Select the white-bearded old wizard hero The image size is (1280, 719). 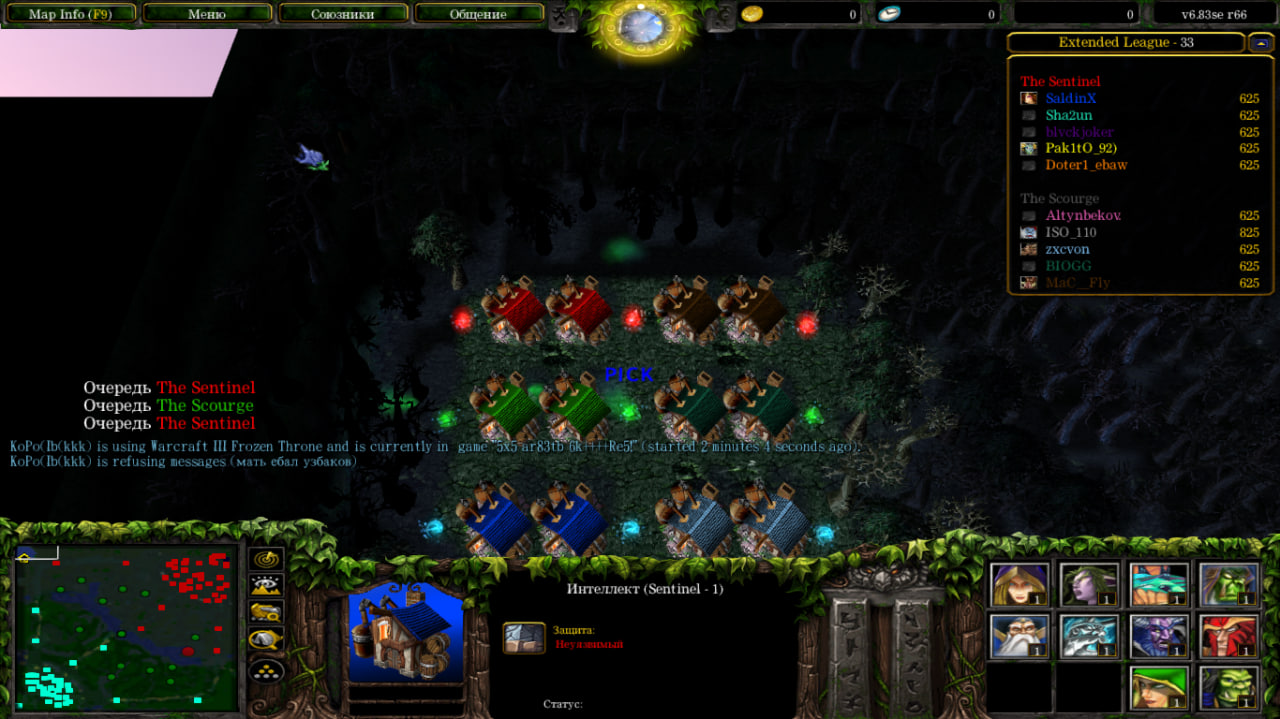1020,636
